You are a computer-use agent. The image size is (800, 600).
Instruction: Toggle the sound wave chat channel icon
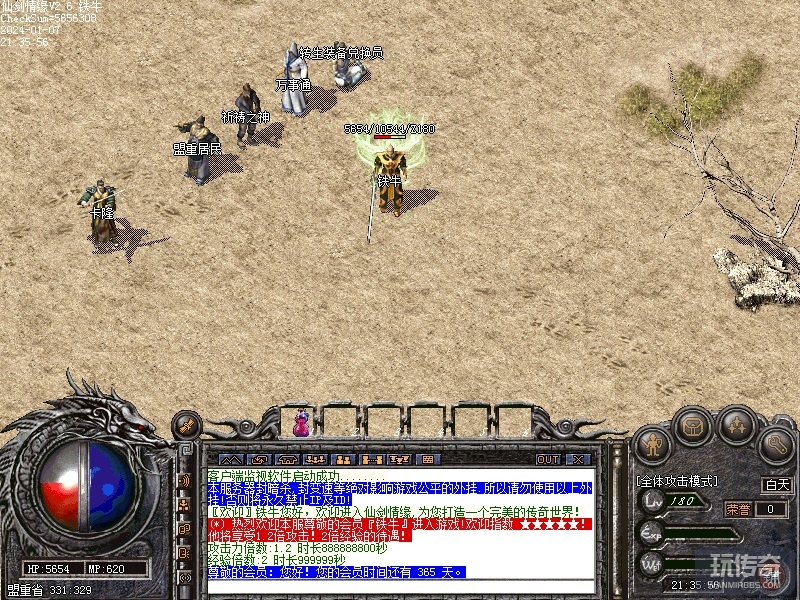click(184, 481)
